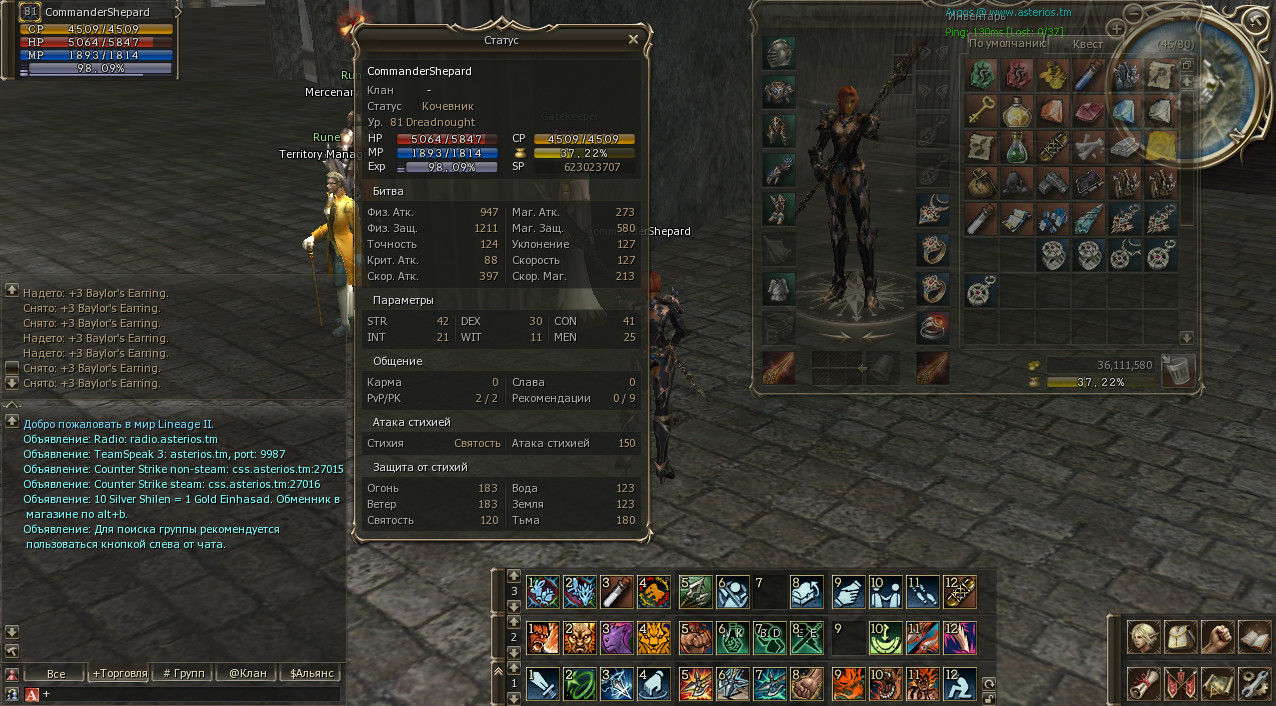Zoom in the minimap with the plus button
1276x706 pixels.
coord(1117,29)
